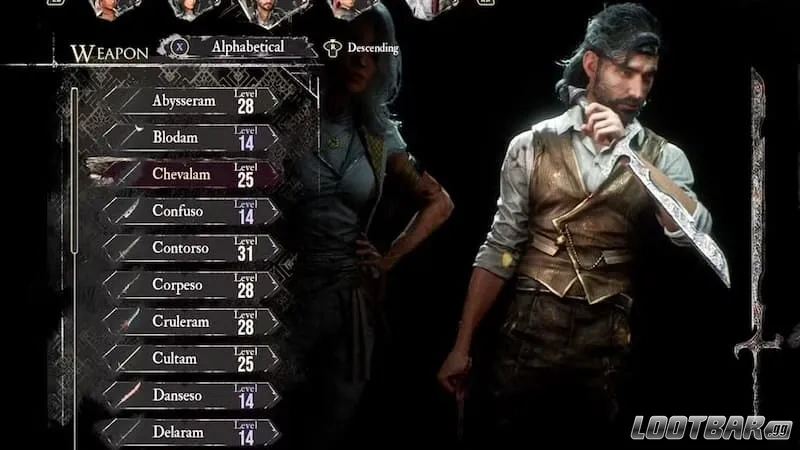Choose the Cruleram weapon entry
The width and height of the screenshot is (800, 450).
(x=190, y=322)
